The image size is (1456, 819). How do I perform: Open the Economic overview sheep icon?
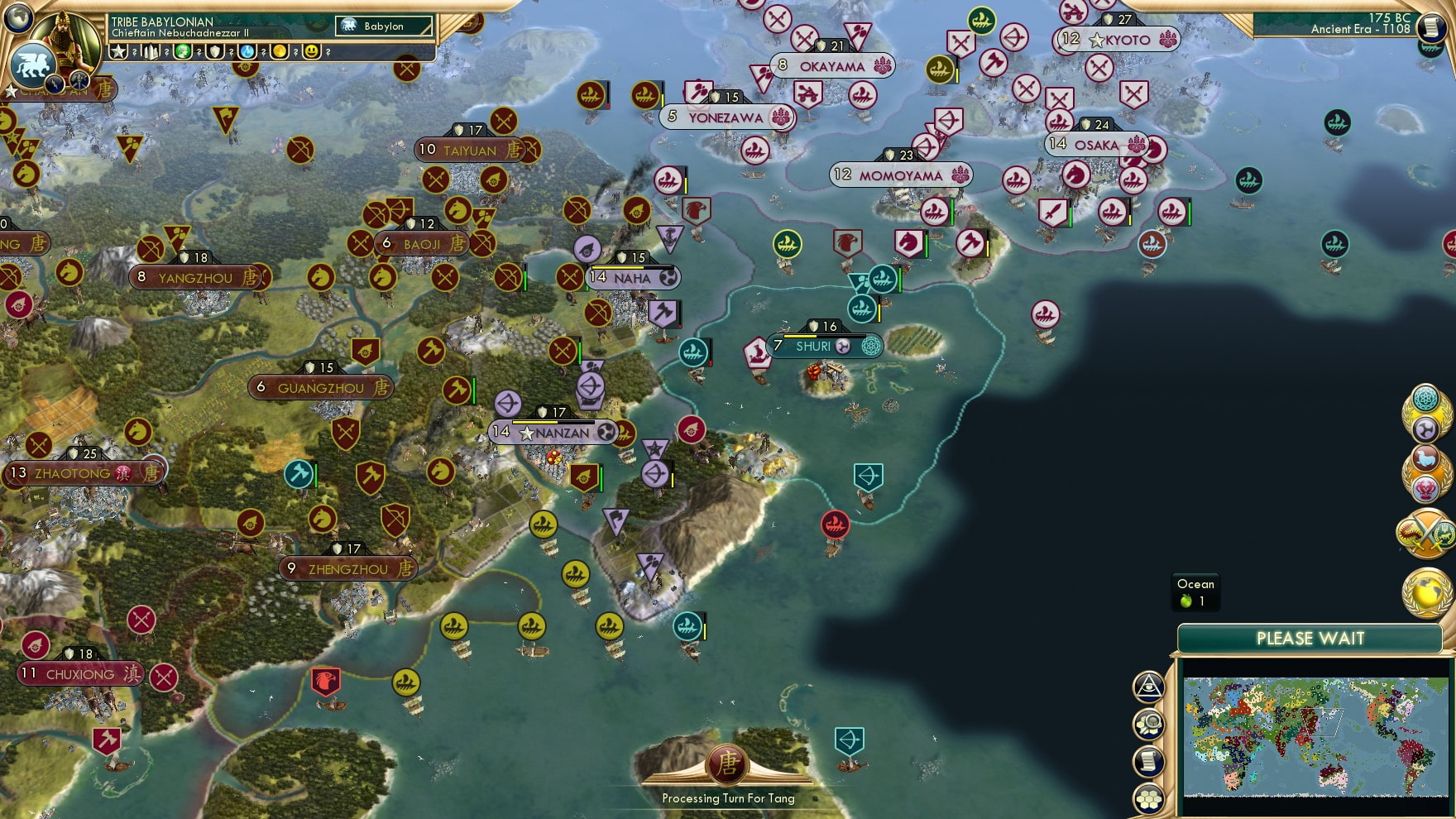coord(1425,457)
